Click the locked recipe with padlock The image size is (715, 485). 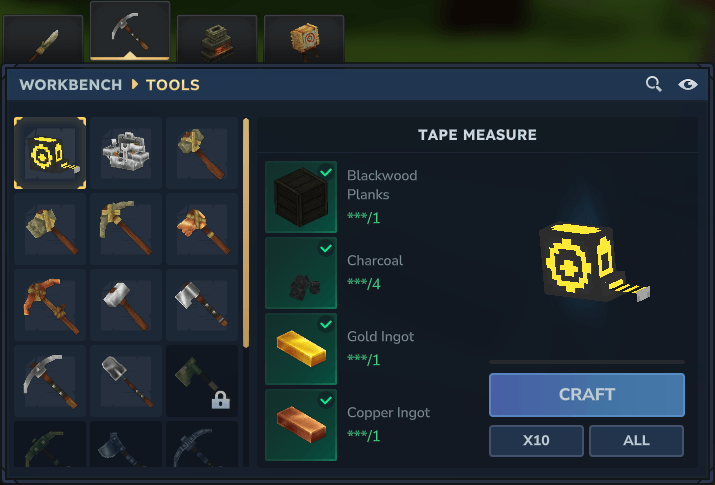pos(202,381)
